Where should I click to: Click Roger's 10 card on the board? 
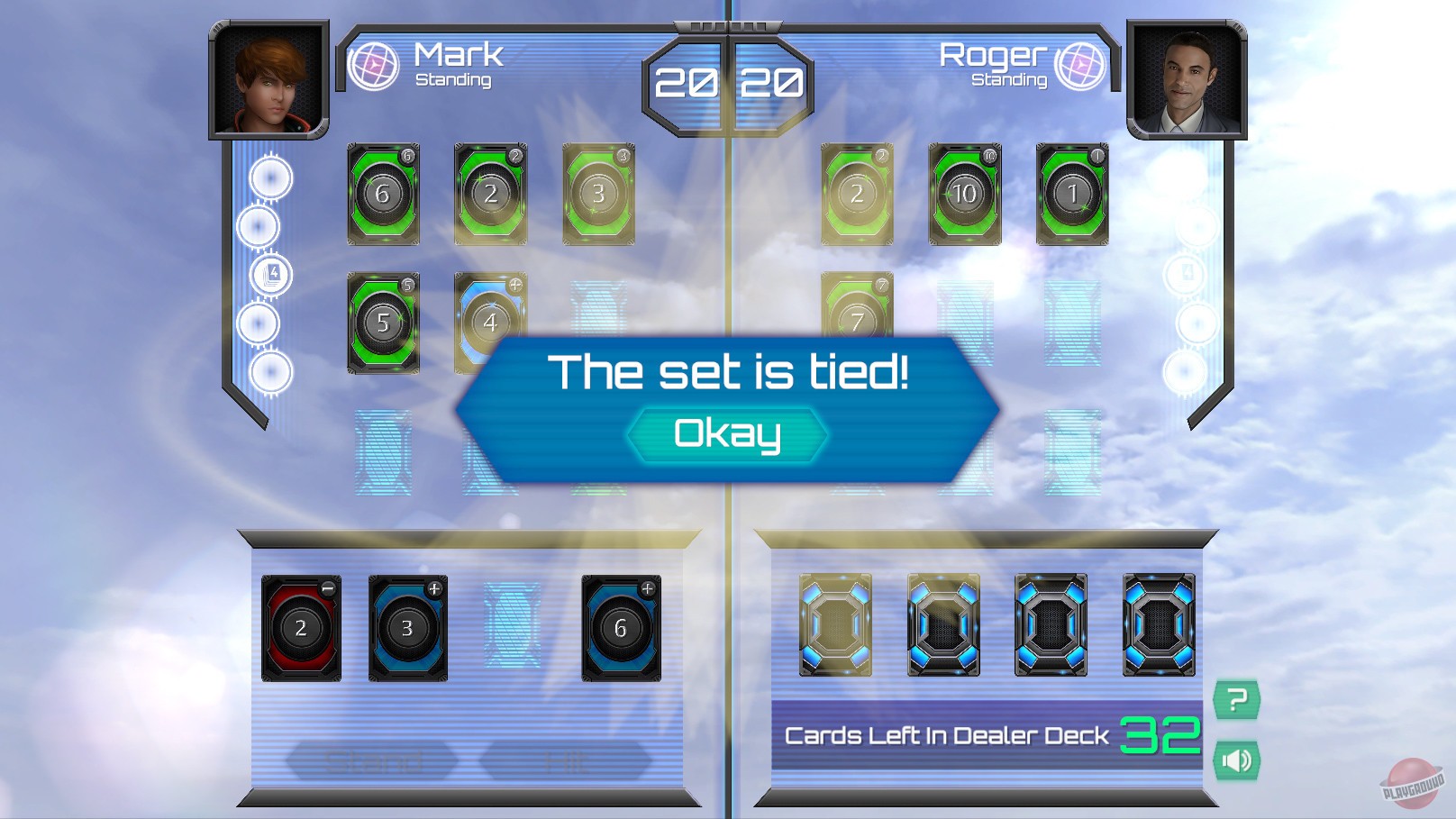pos(964,192)
